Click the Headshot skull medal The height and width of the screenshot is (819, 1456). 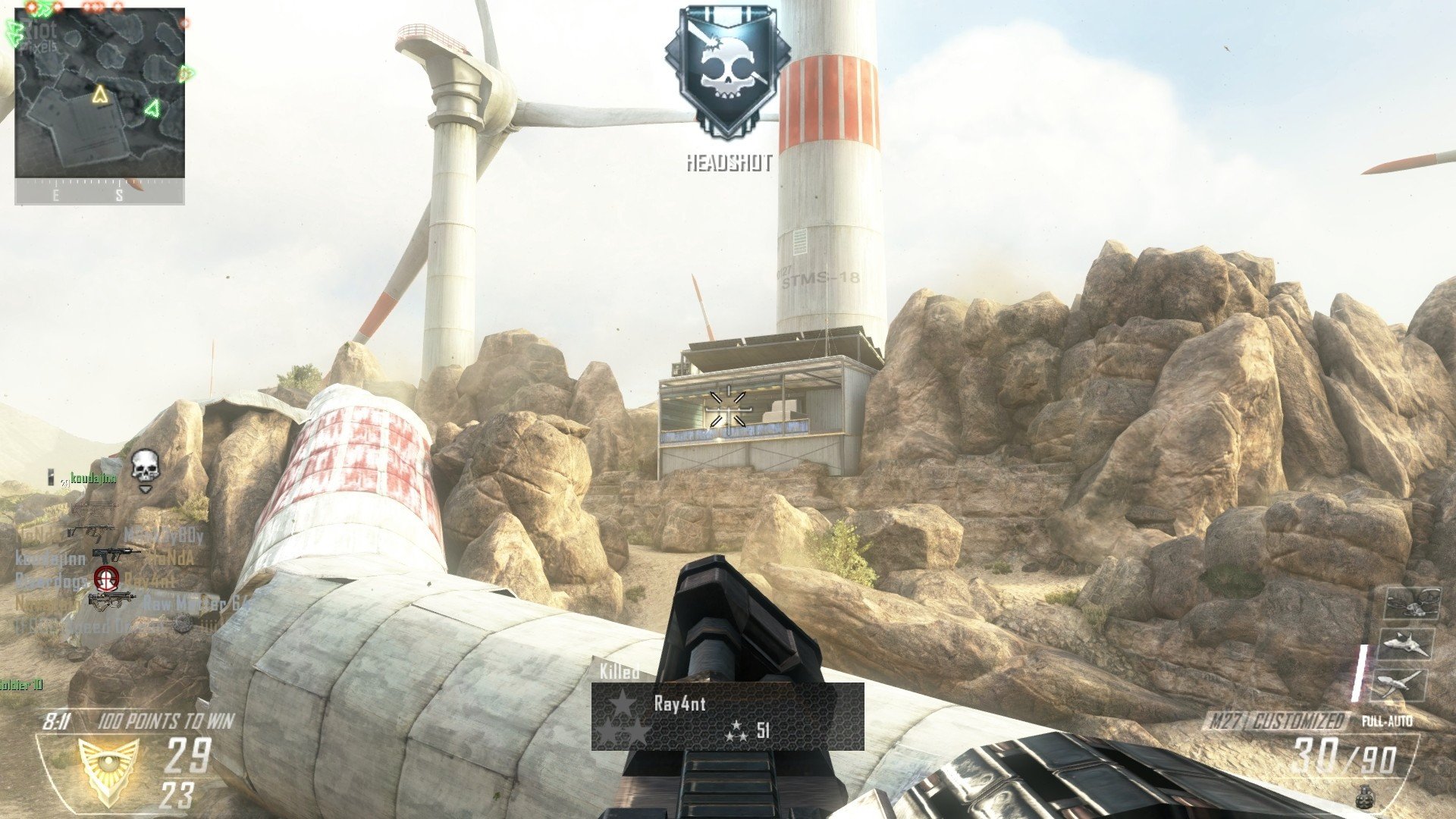727,74
